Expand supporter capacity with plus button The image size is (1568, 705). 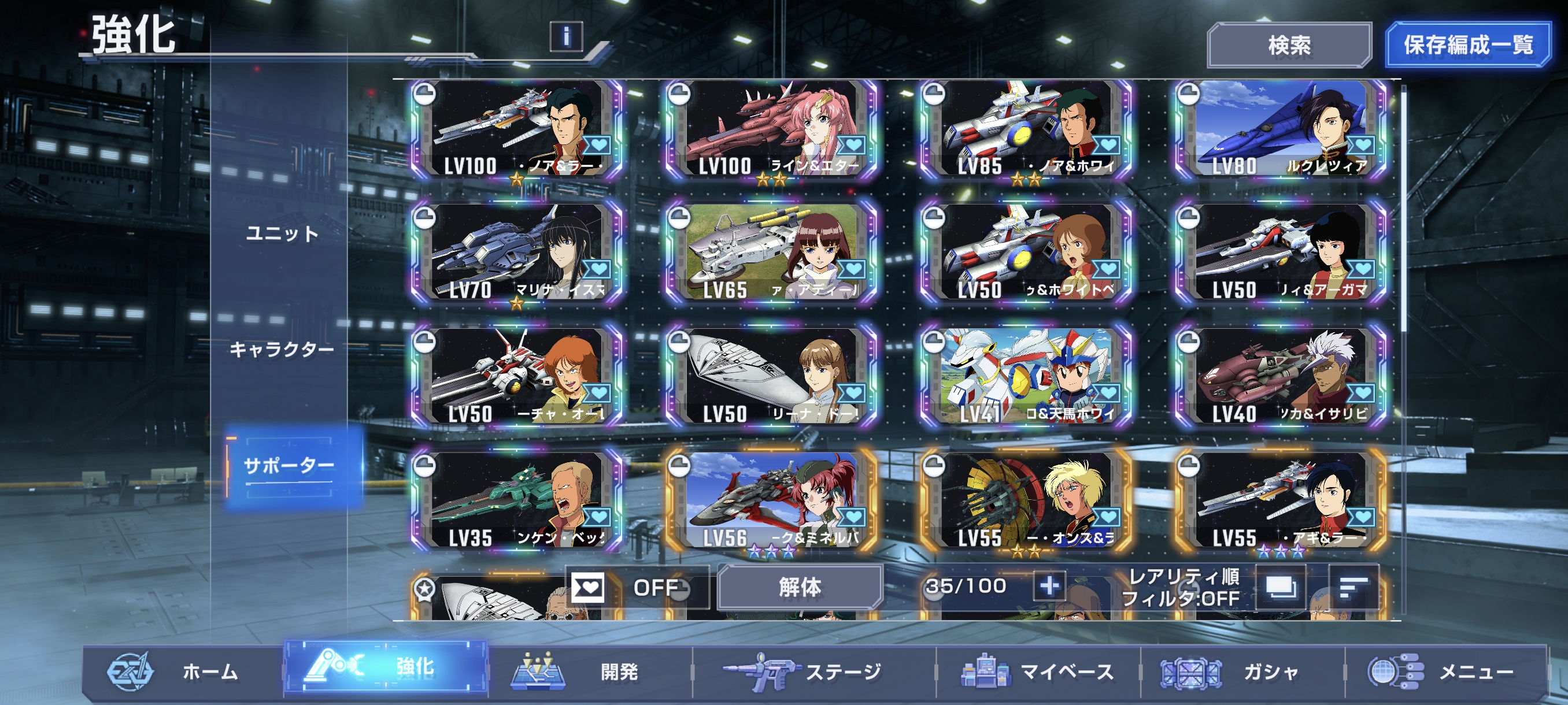pos(1049,587)
